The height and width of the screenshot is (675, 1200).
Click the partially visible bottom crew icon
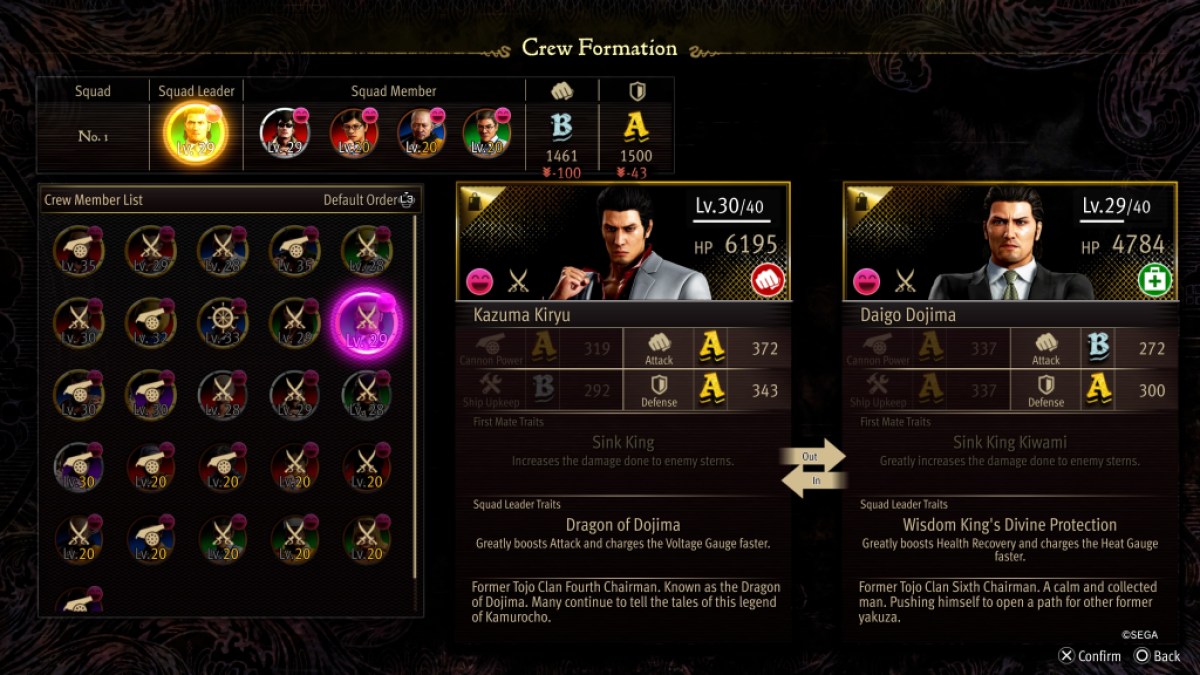coord(78,601)
